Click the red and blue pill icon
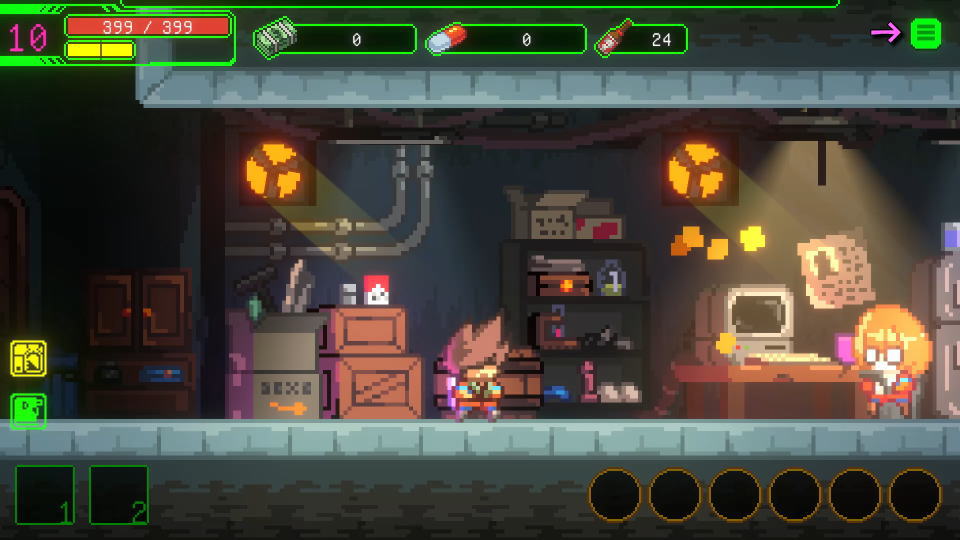 tap(445, 40)
